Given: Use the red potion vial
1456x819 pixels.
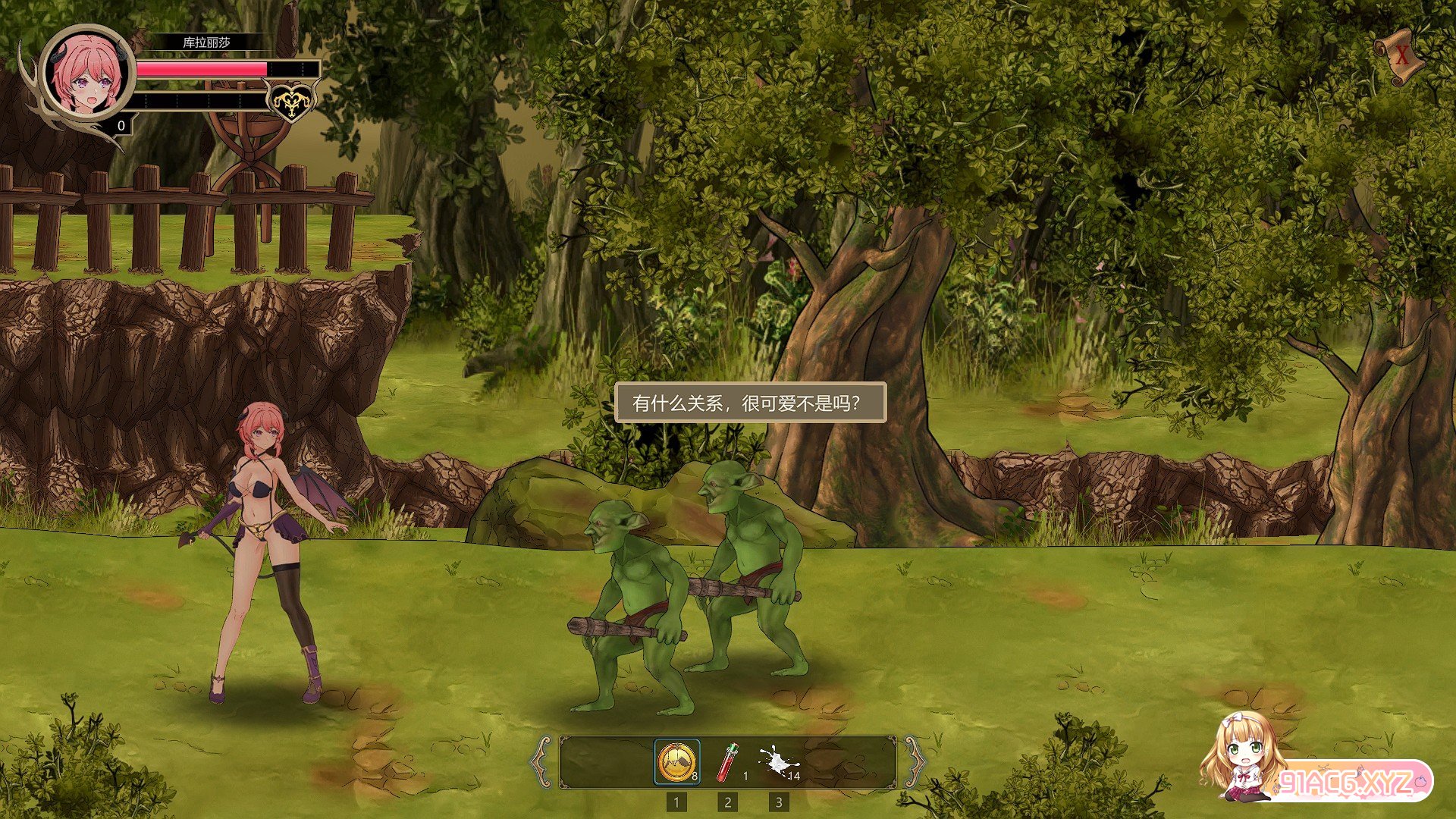Looking at the screenshot, I should (728, 762).
